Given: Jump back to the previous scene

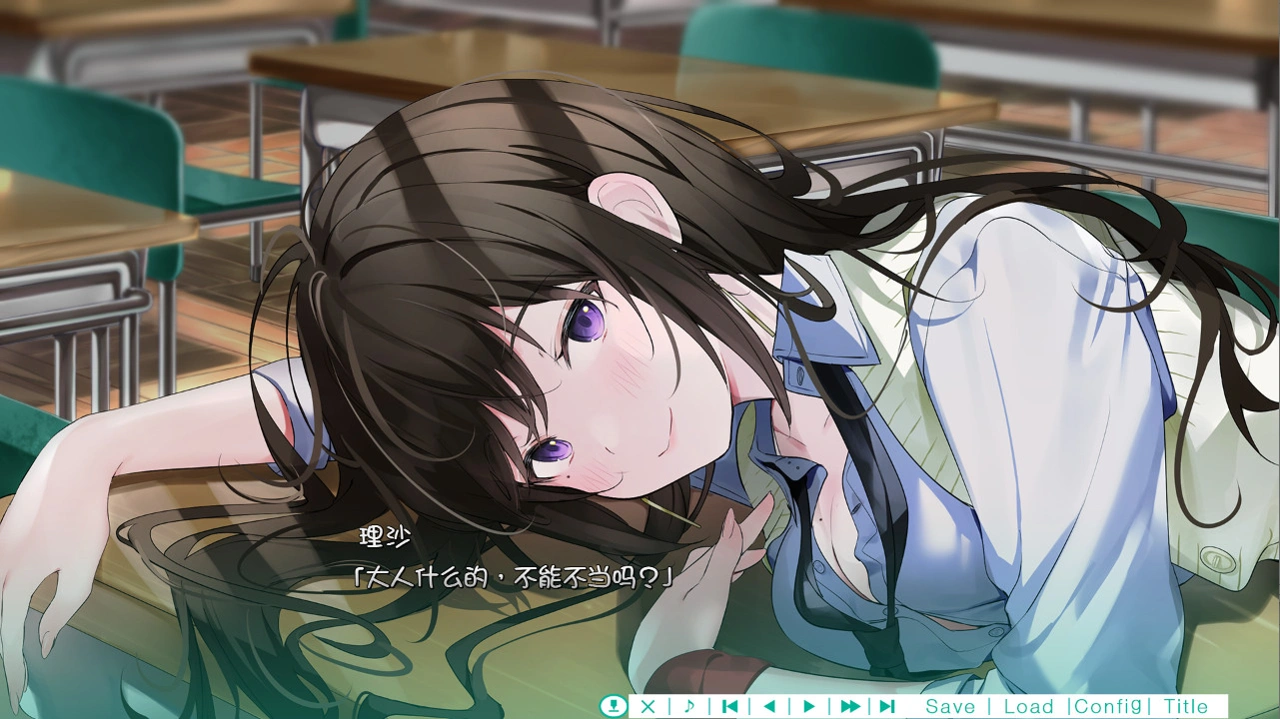Looking at the screenshot, I should click(x=730, y=706).
